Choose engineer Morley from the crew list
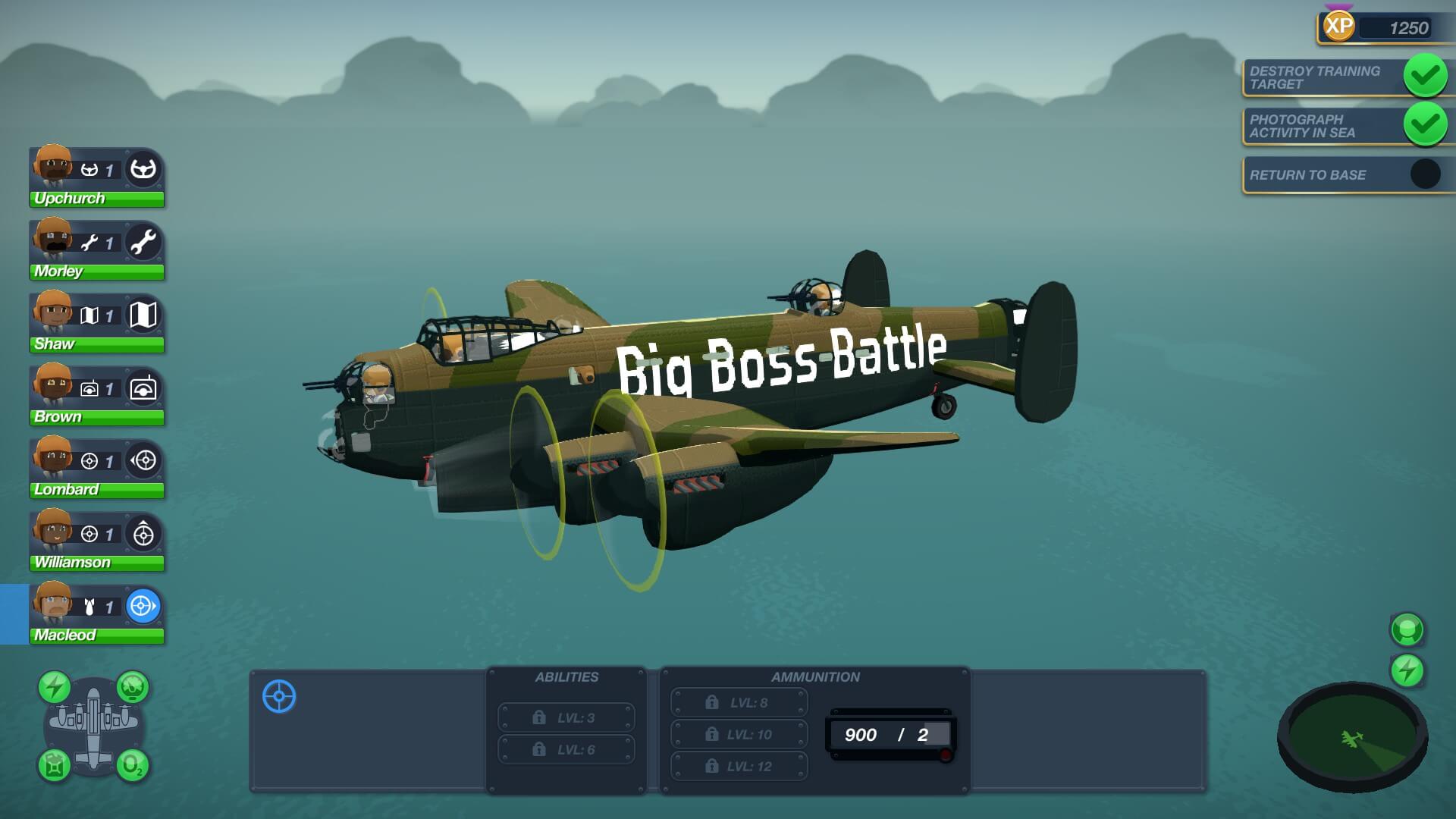Screen dimensions: 1456x819 (96, 250)
